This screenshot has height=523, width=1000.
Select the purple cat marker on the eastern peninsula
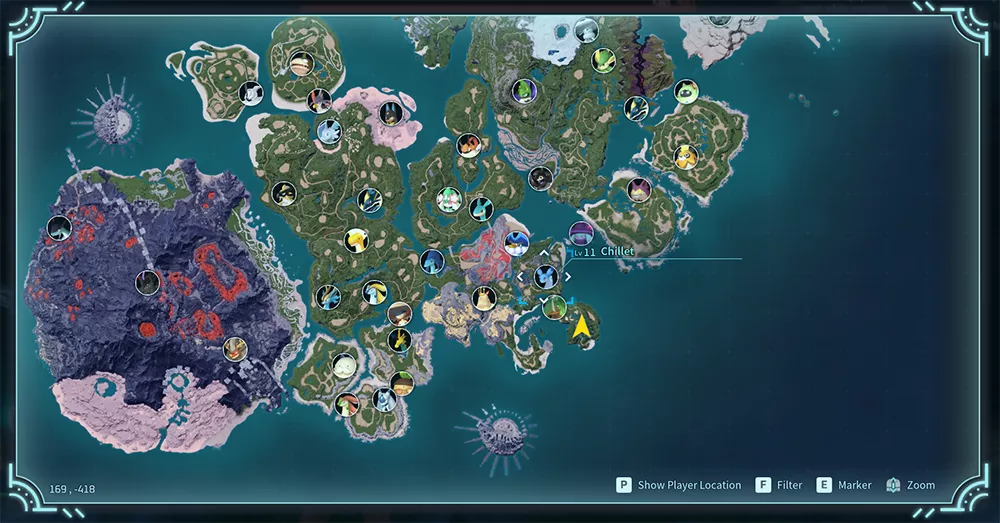click(x=639, y=189)
